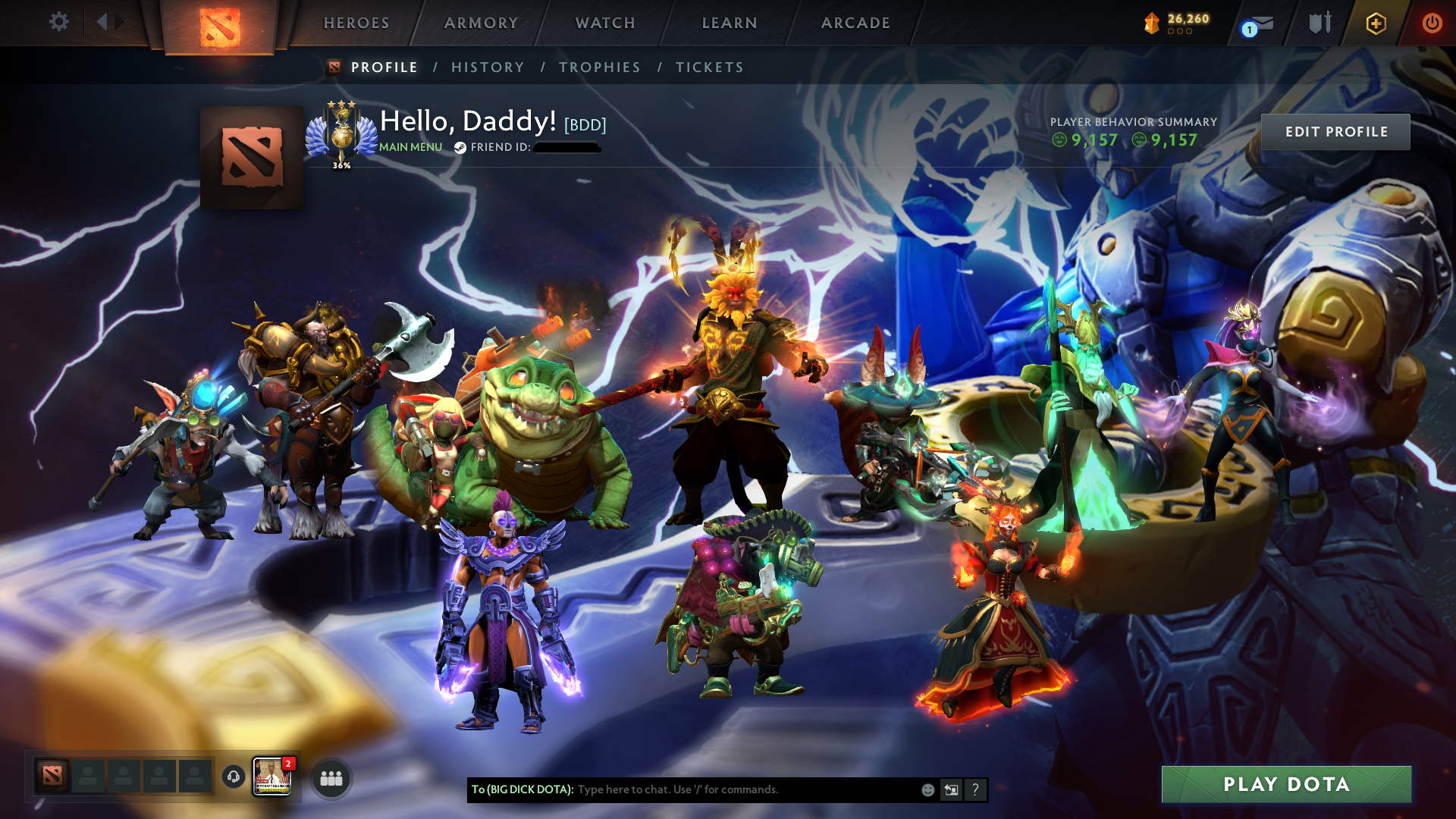
Task: Toggle the settings gear
Action: coord(58,22)
